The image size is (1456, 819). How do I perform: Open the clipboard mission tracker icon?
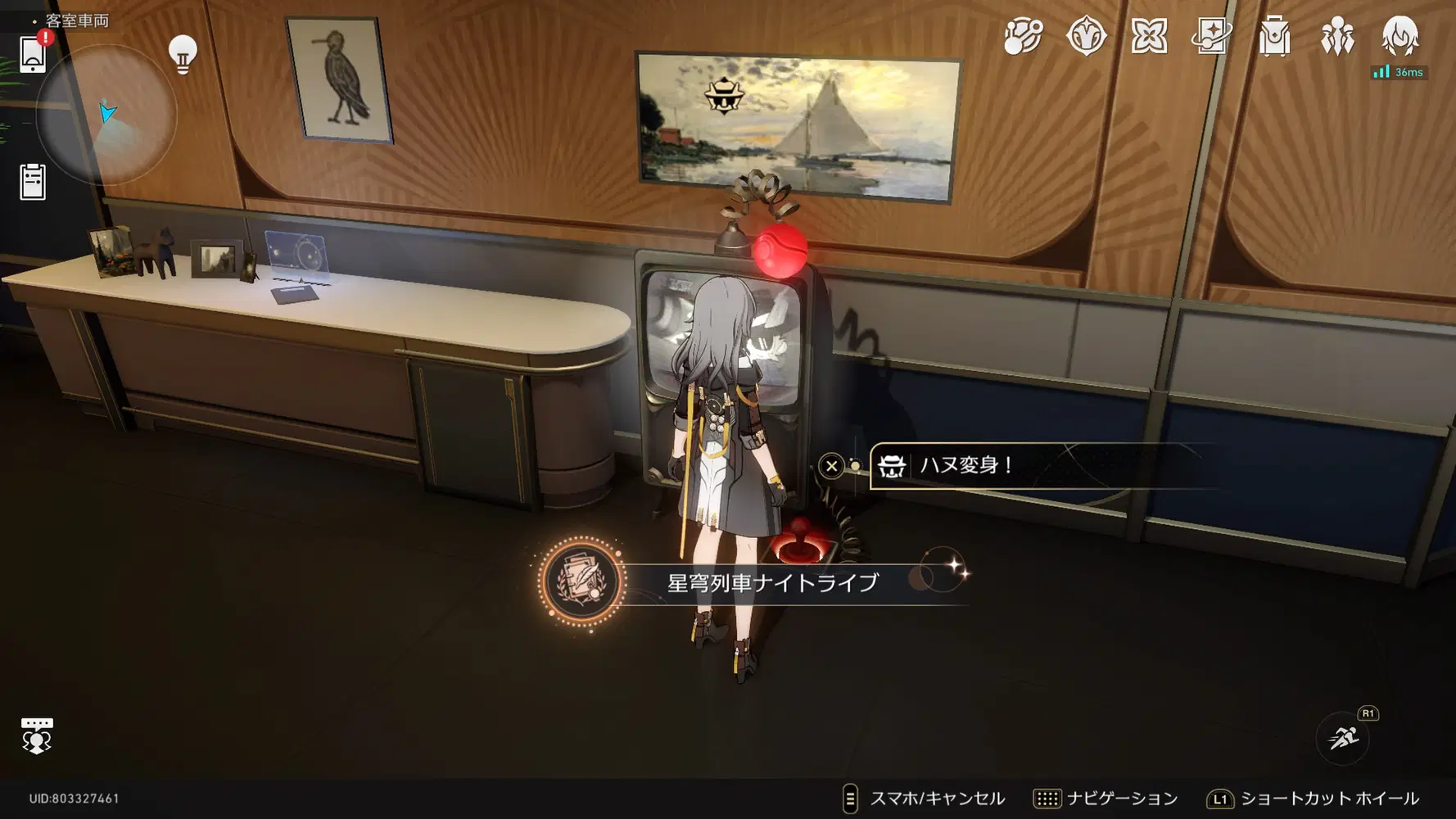pyautogui.click(x=33, y=183)
